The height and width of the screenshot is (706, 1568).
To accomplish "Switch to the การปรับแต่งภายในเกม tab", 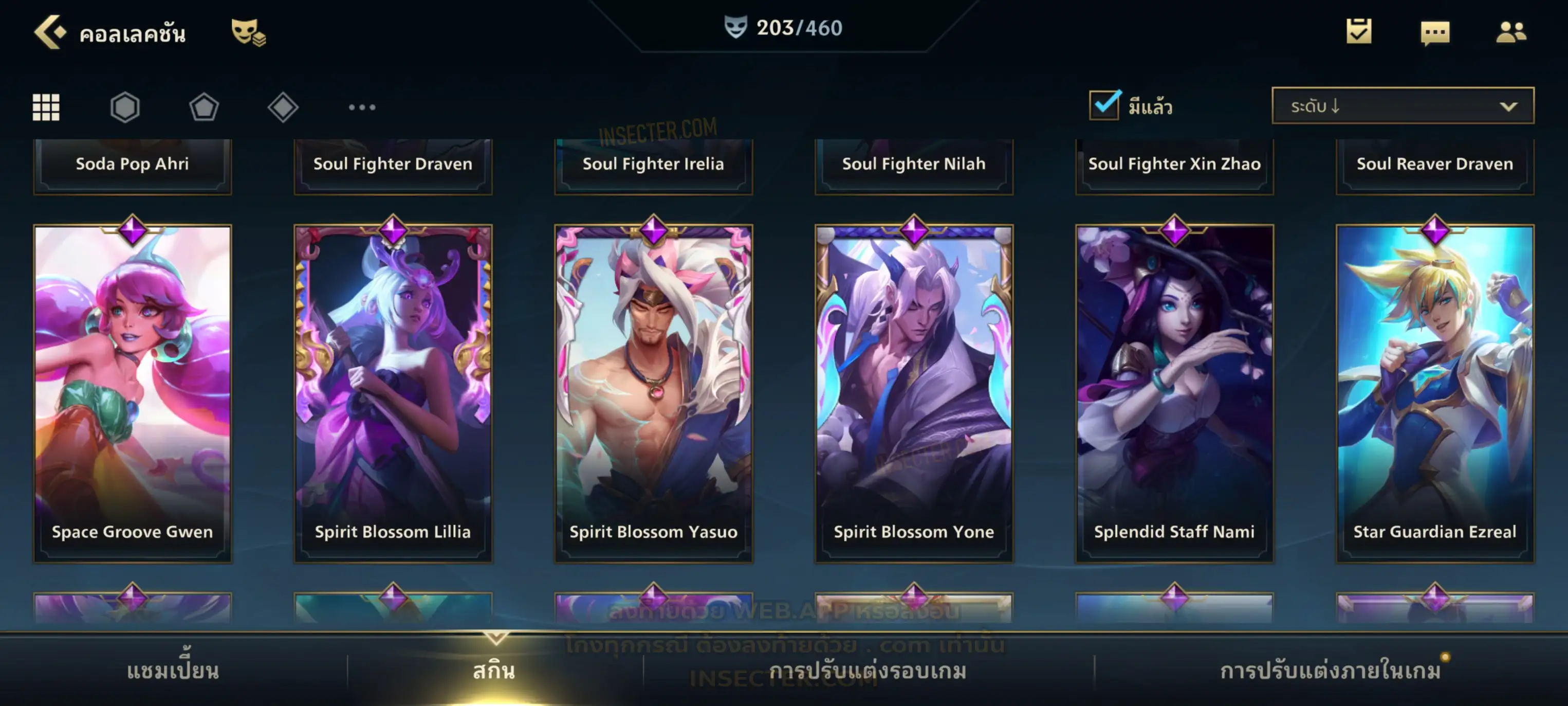I will [1331, 671].
